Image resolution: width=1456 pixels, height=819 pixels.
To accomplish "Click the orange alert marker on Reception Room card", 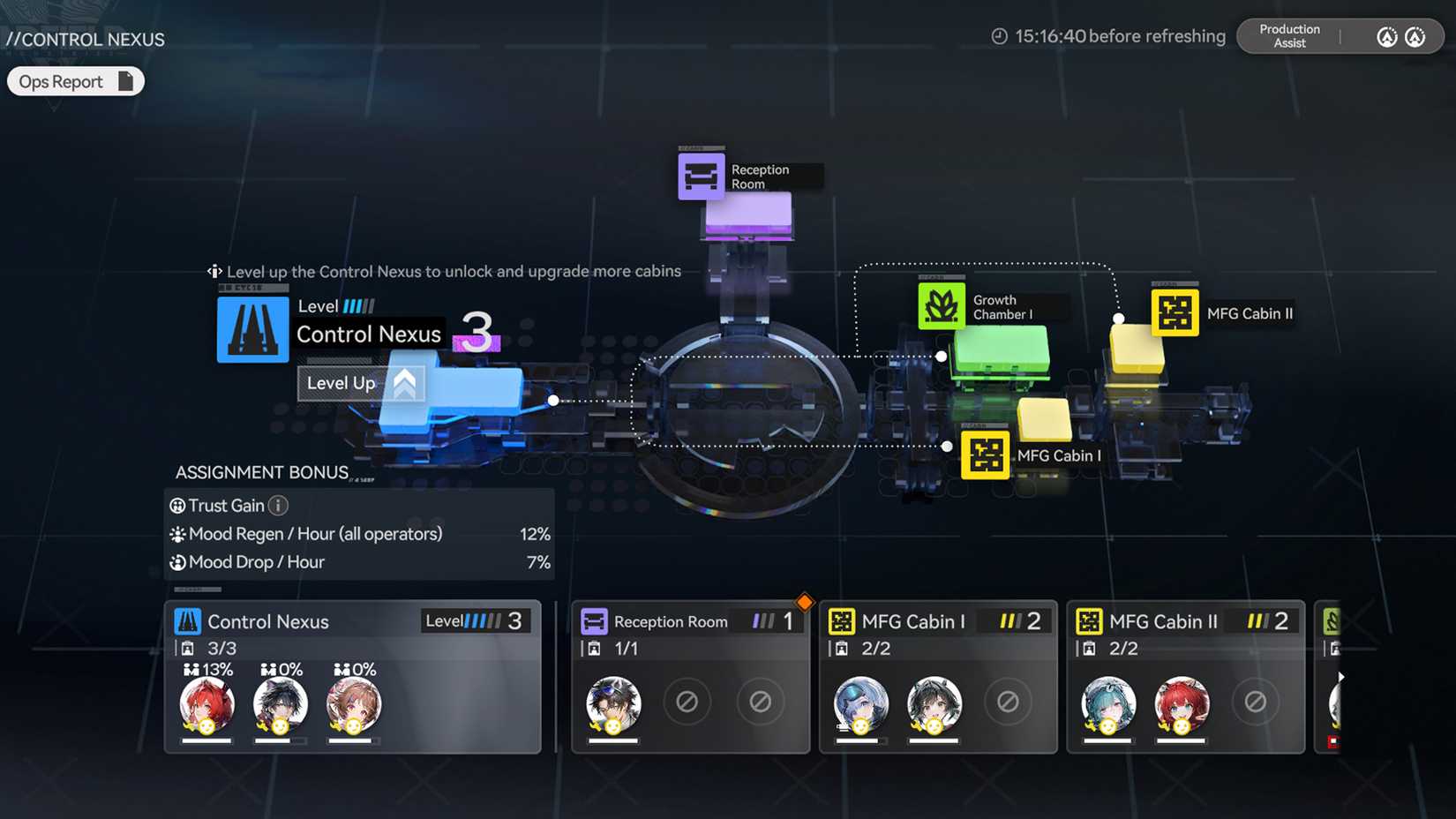I will pyautogui.click(x=804, y=601).
